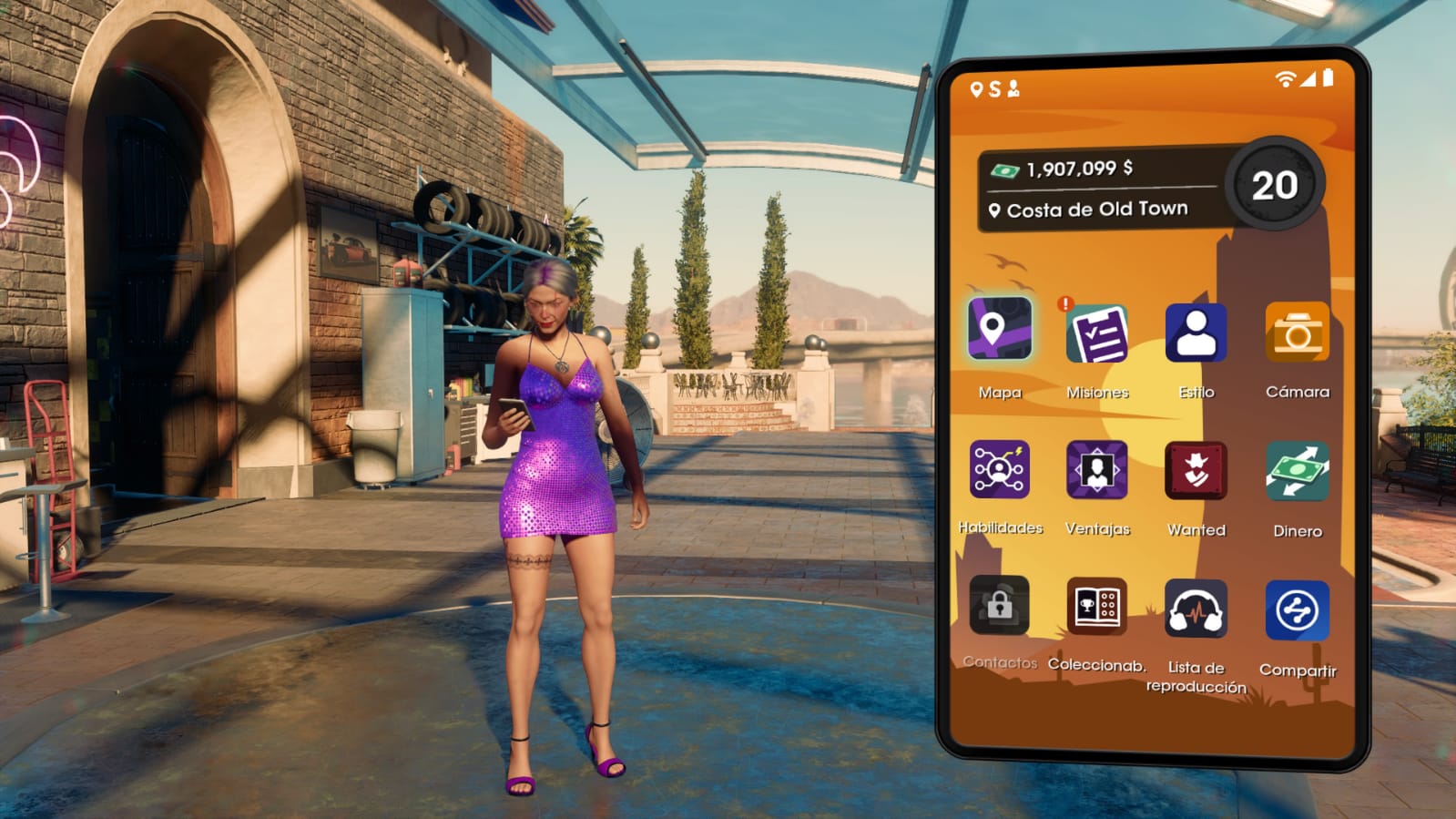
Task: Open the Dinero app
Action: [1297, 471]
